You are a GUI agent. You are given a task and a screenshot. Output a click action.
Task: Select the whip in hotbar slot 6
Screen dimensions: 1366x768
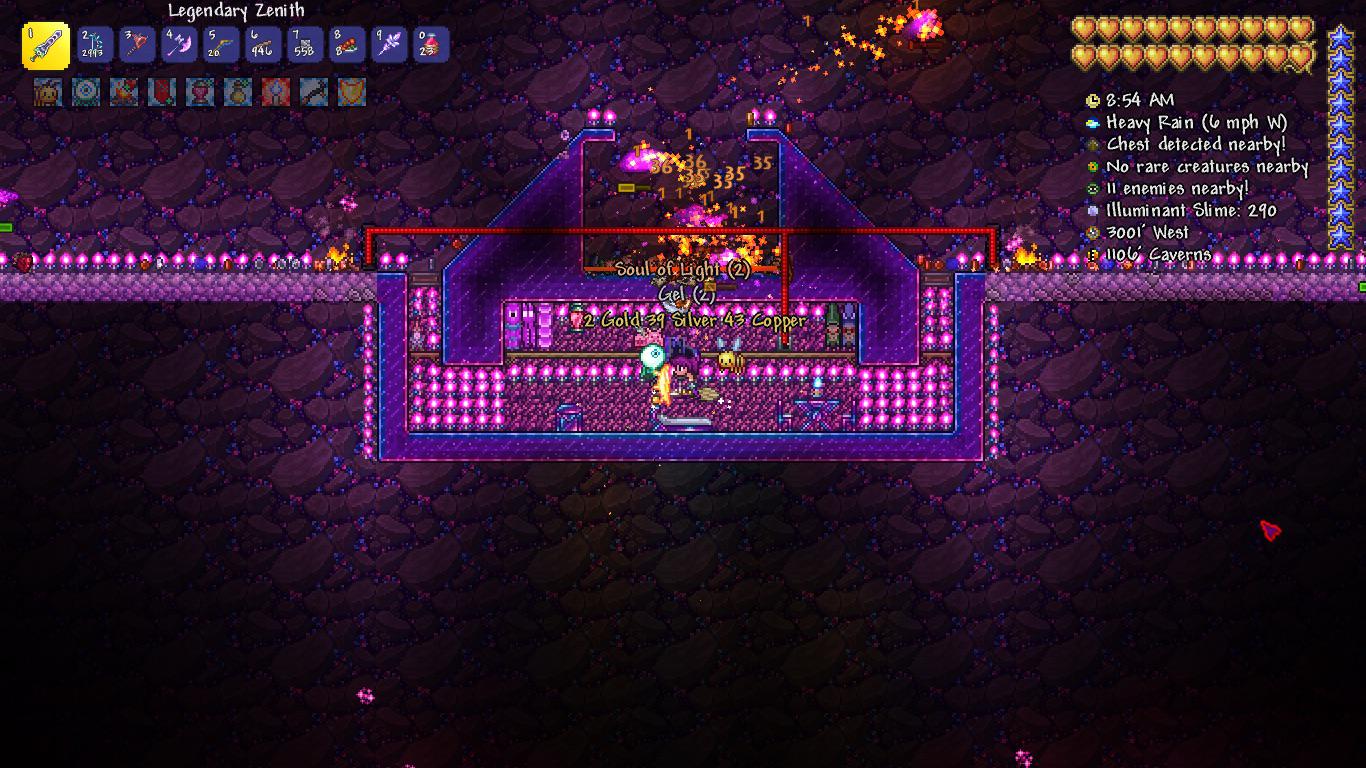click(262, 43)
